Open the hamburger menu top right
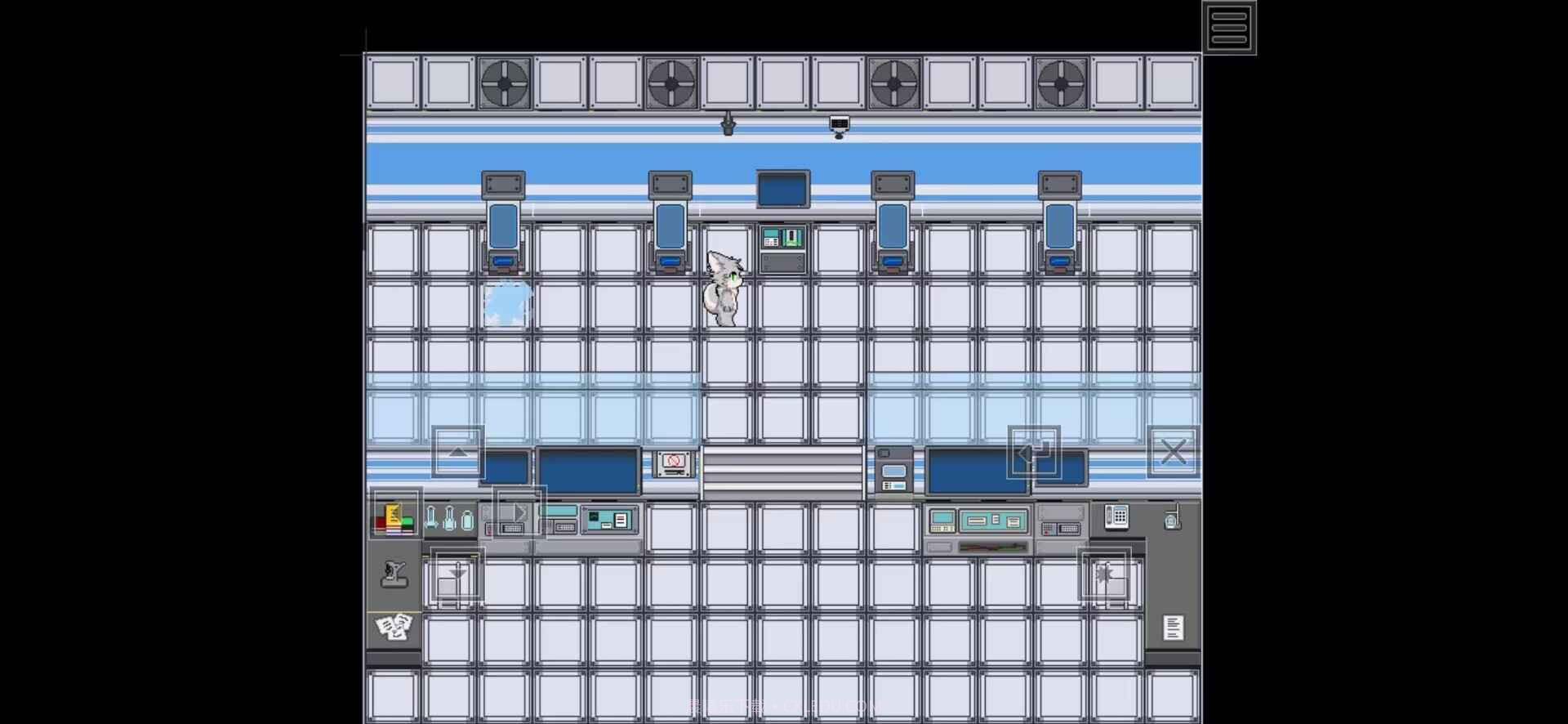 [x=1229, y=26]
